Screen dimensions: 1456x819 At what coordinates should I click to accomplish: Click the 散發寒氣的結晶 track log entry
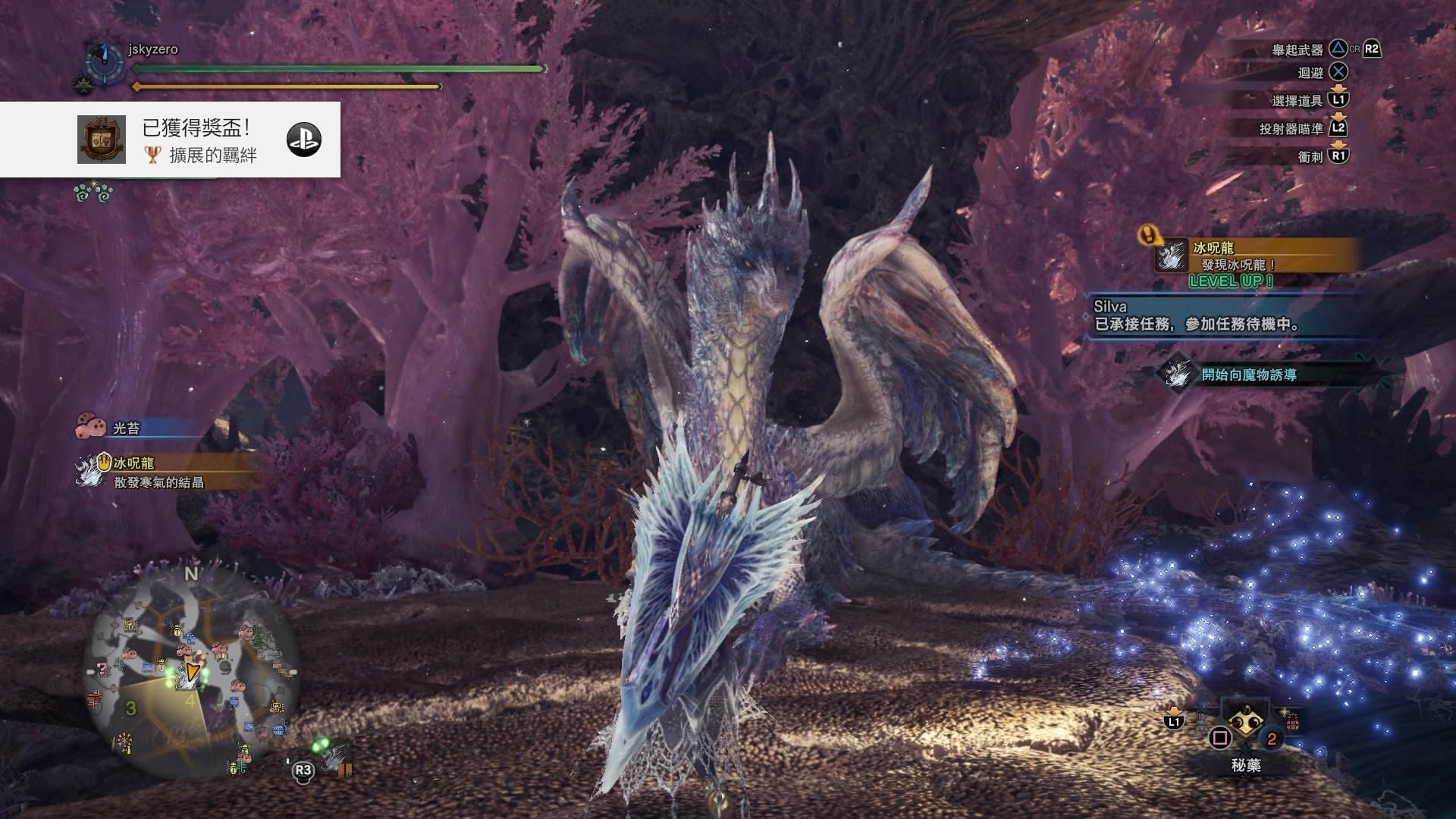tap(158, 482)
